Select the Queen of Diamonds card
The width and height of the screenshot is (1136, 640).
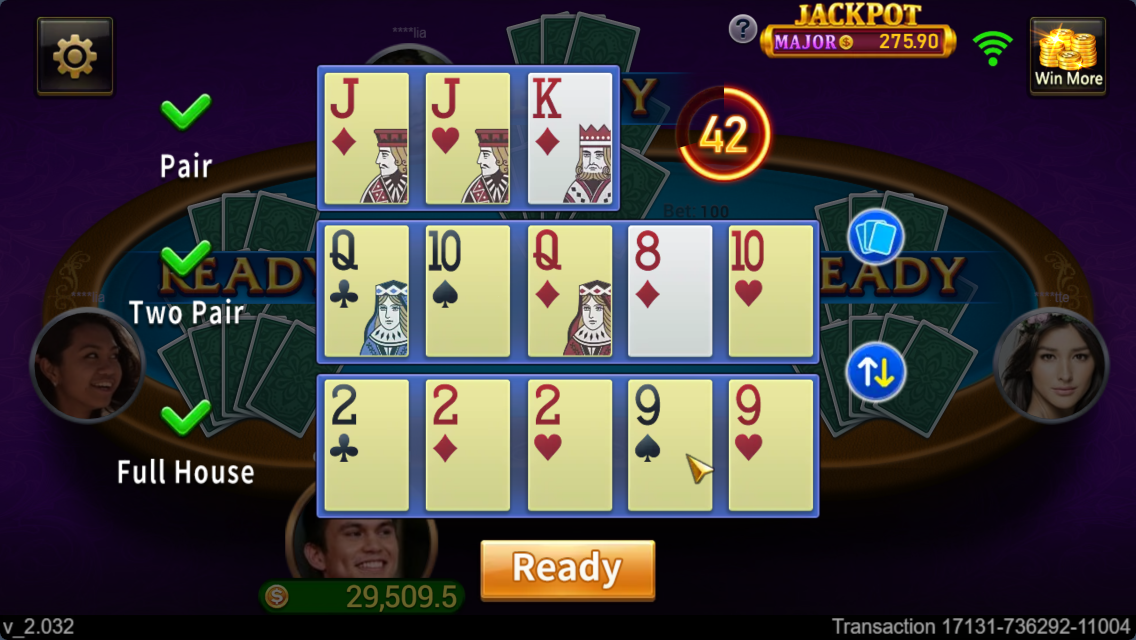point(570,291)
